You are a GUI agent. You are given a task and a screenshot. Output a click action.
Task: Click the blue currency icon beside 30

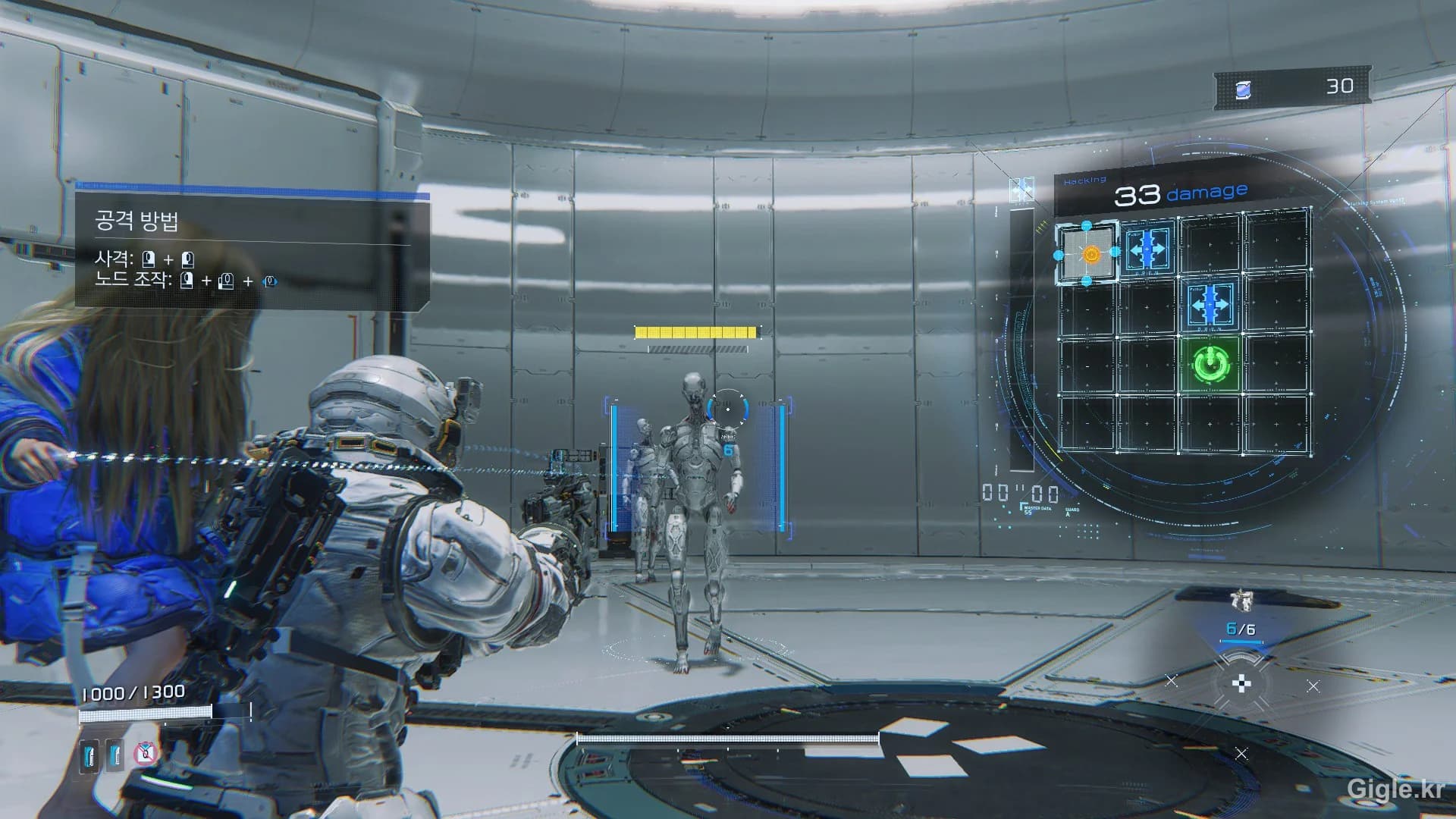[x=1244, y=90]
